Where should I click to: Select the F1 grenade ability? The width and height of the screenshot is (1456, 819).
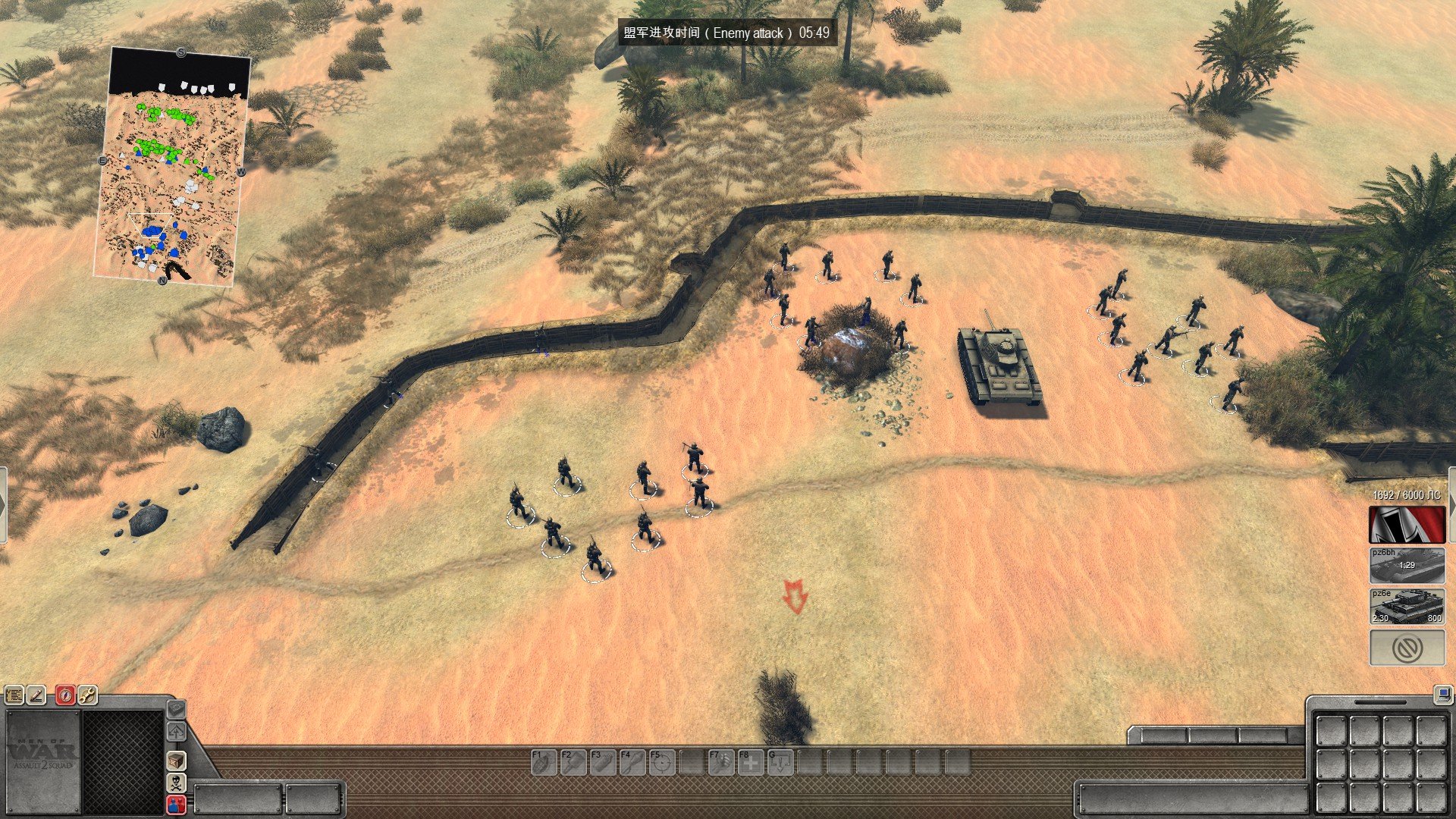coord(542,761)
